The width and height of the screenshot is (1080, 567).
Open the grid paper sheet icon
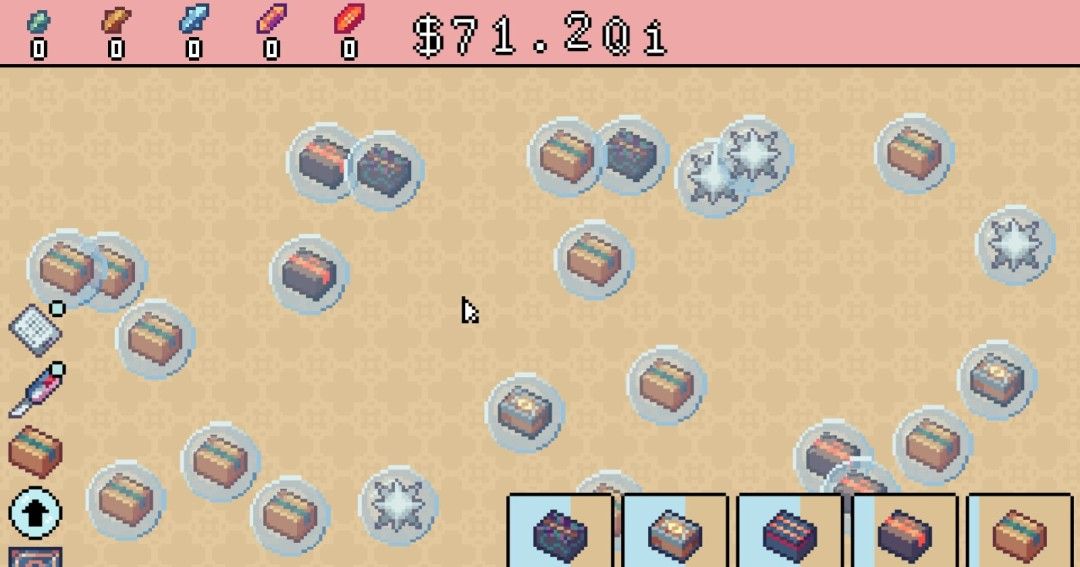coord(33,326)
